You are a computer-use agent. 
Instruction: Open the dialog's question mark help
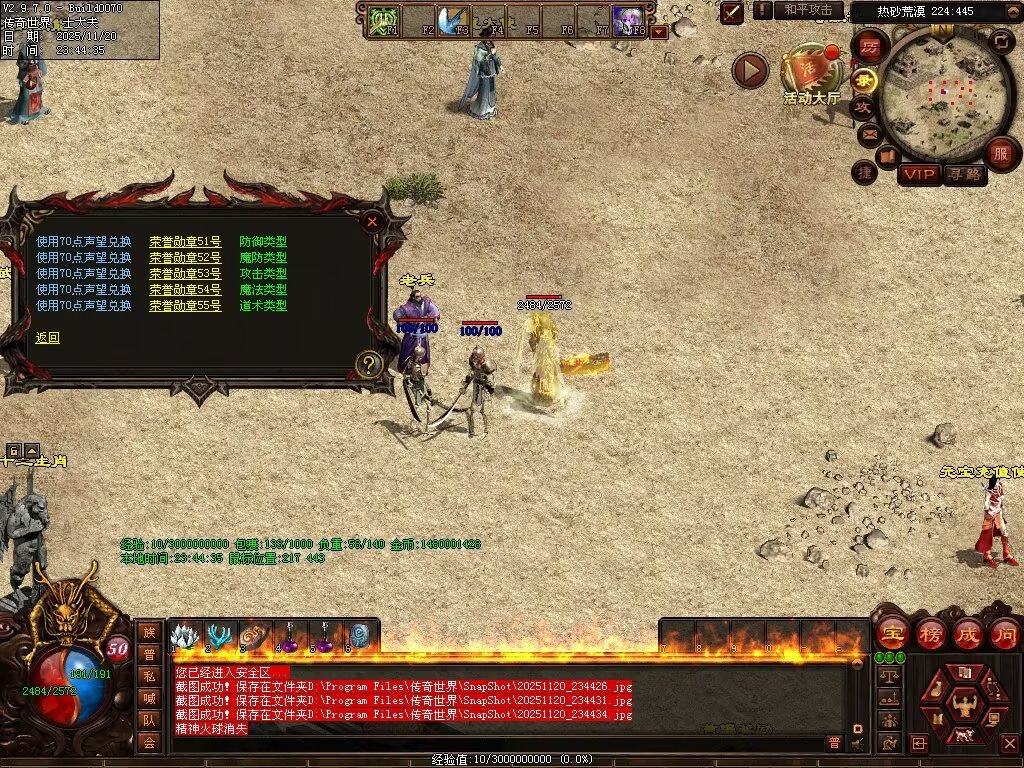tap(369, 365)
